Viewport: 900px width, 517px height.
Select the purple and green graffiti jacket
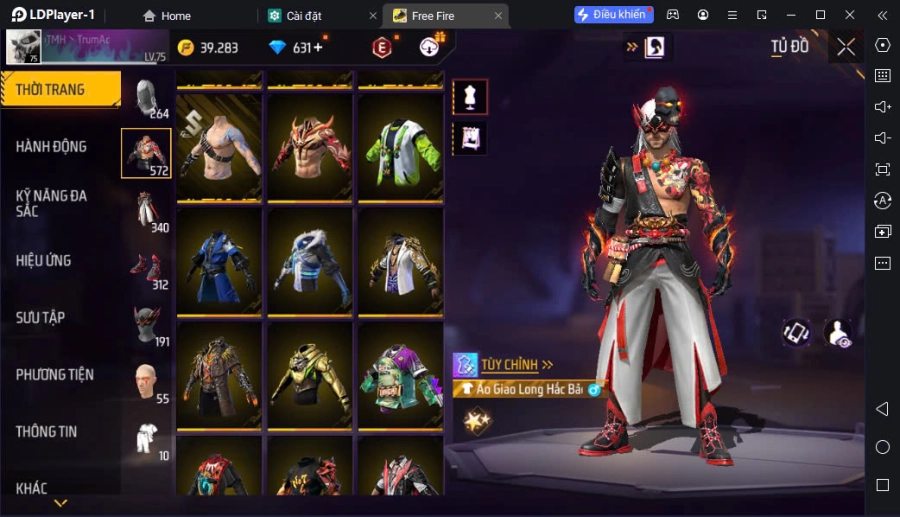click(x=401, y=376)
